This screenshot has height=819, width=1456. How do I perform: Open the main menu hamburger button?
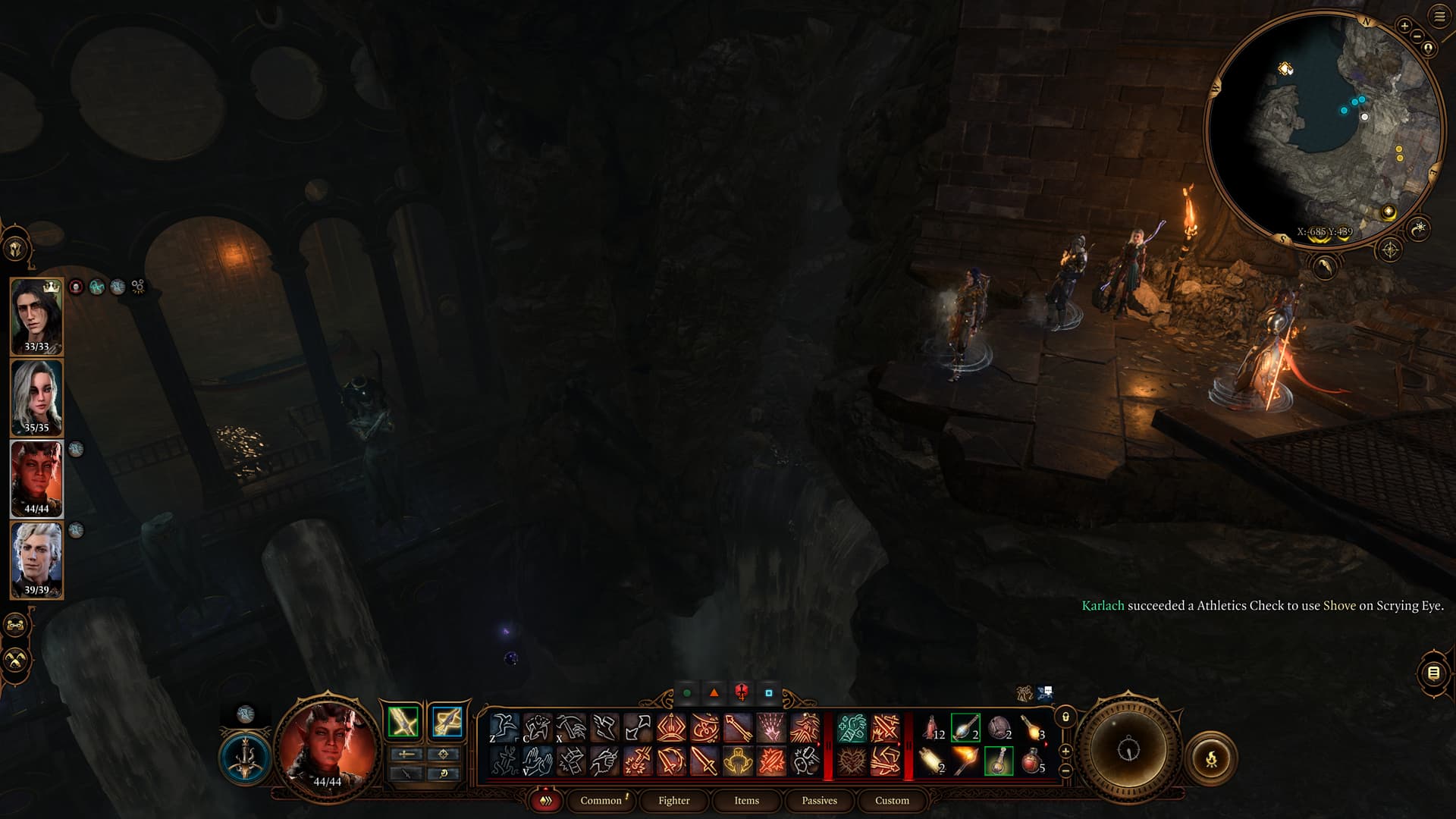(x=1439, y=17)
